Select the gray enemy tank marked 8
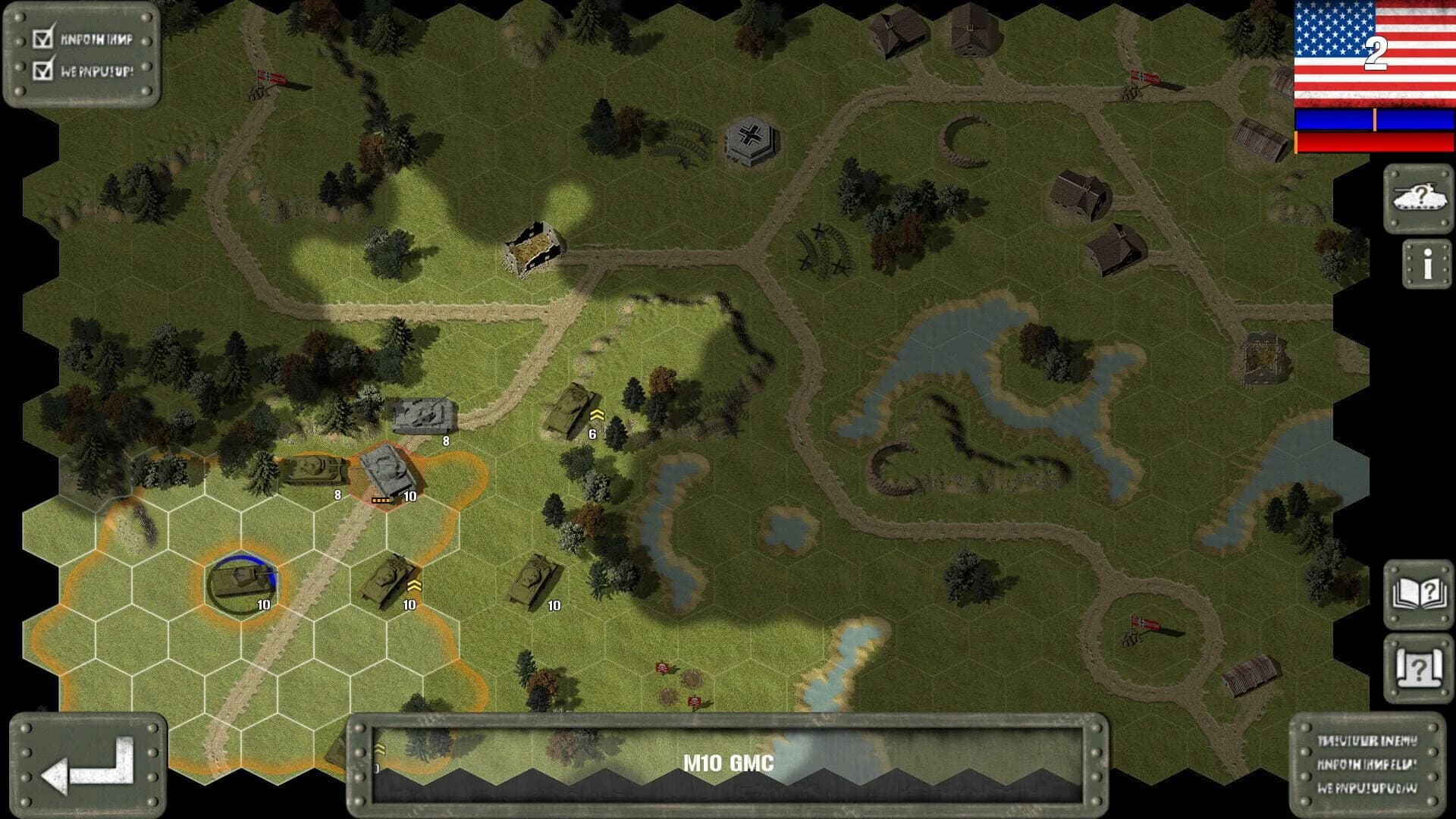The image size is (1456, 819). click(426, 413)
